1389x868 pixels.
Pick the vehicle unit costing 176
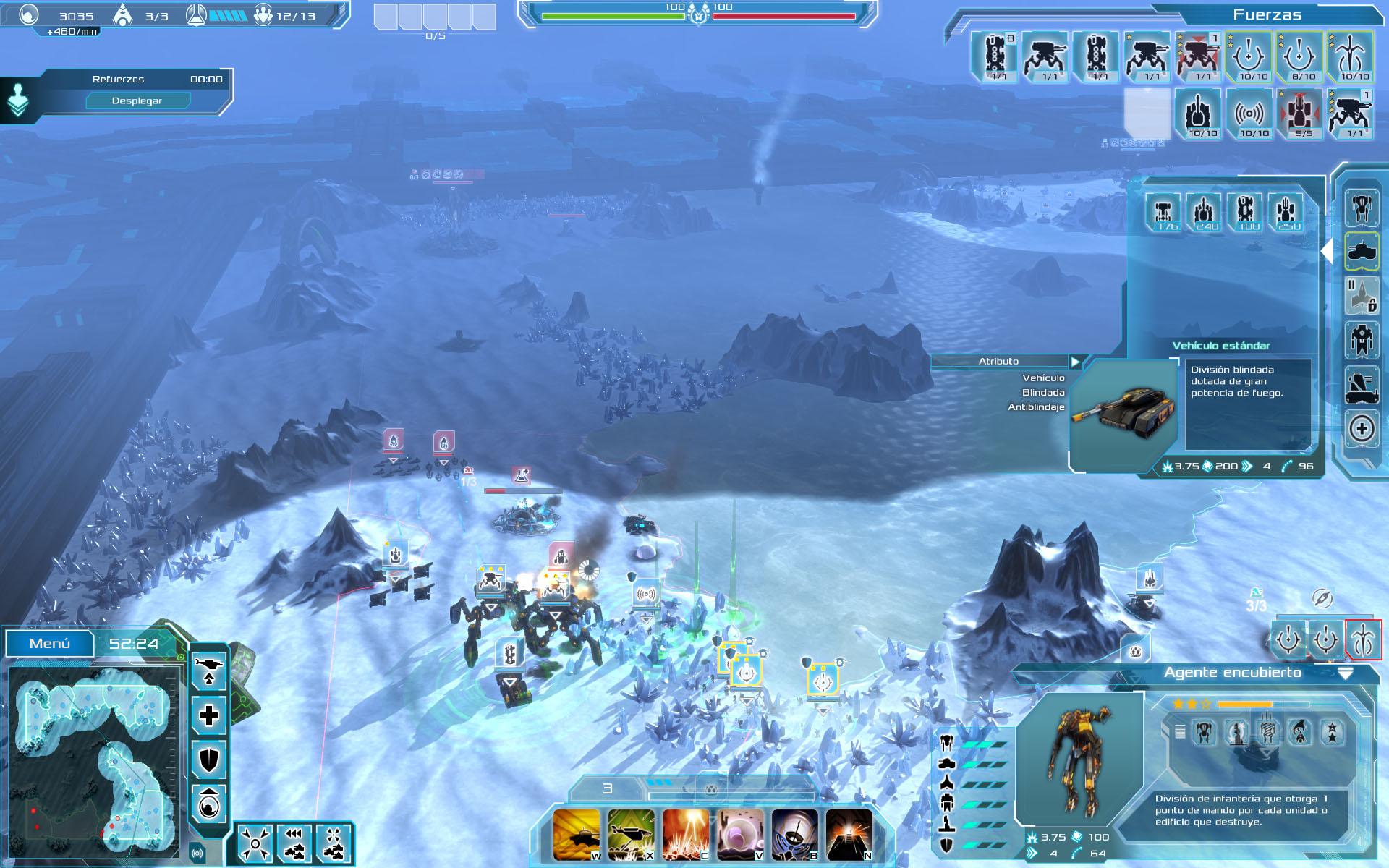tap(1164, 212)
